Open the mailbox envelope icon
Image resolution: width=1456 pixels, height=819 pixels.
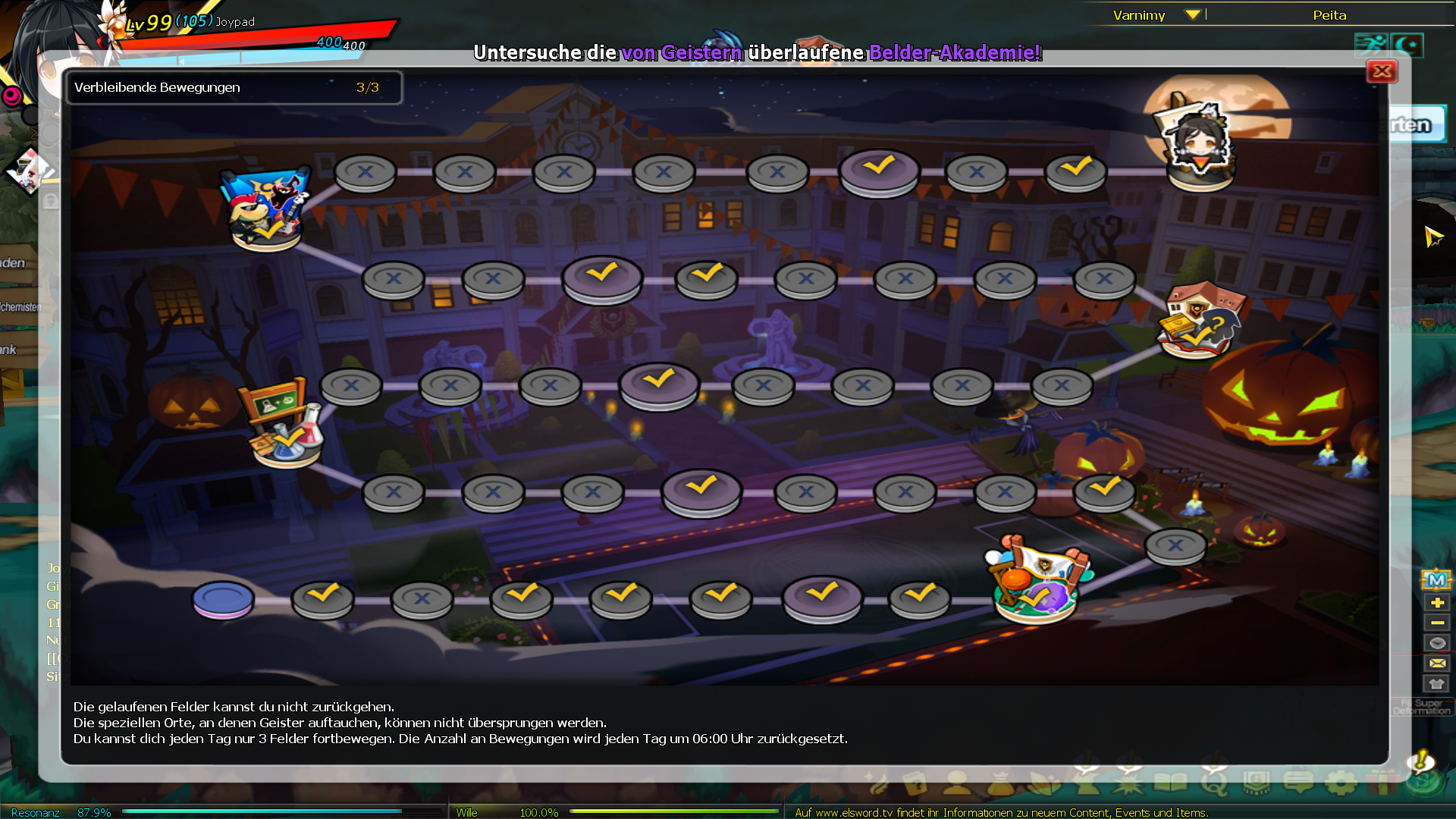click(1436, 664)
